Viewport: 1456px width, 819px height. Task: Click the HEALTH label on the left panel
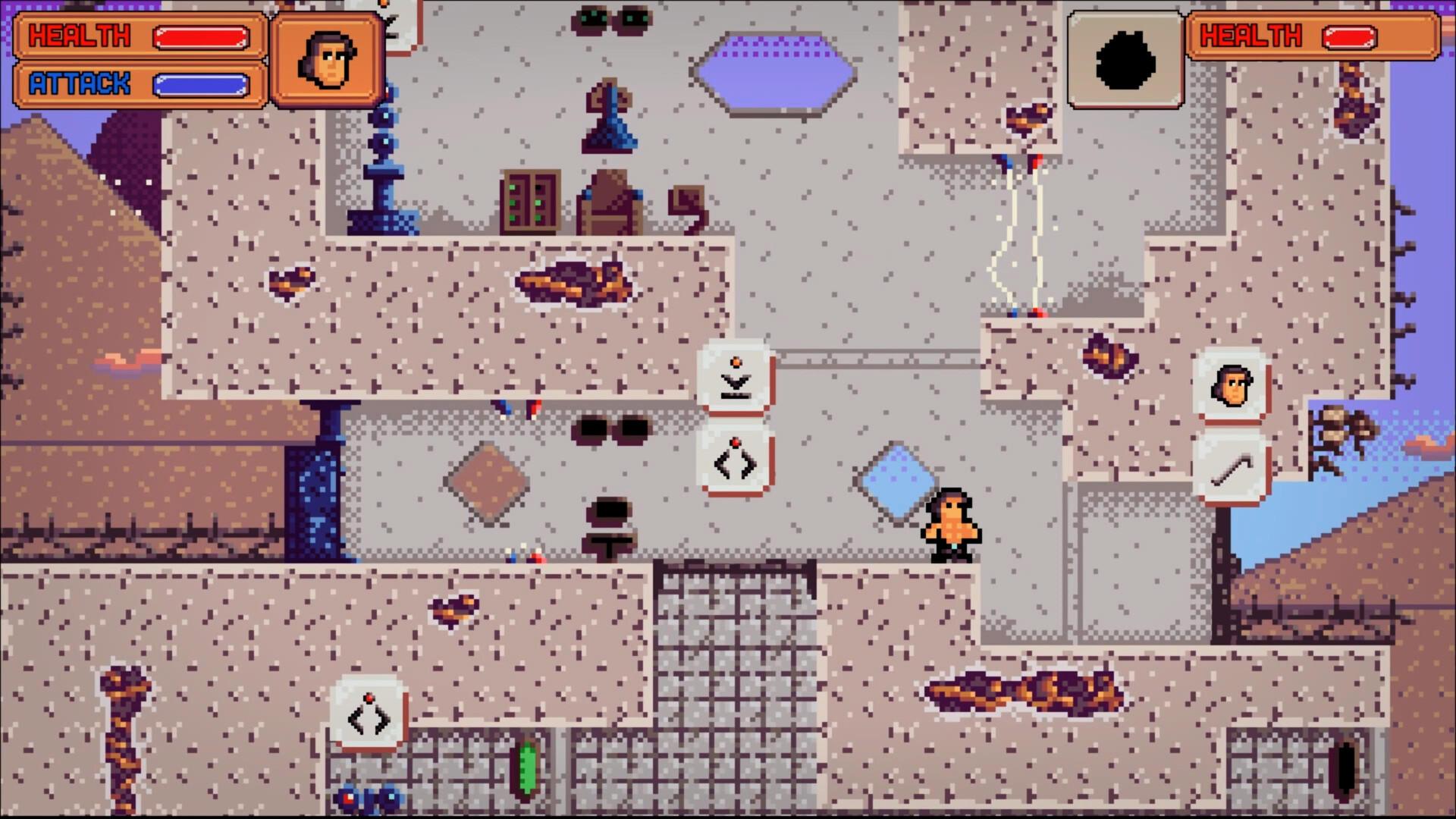[x=80, y=35]
